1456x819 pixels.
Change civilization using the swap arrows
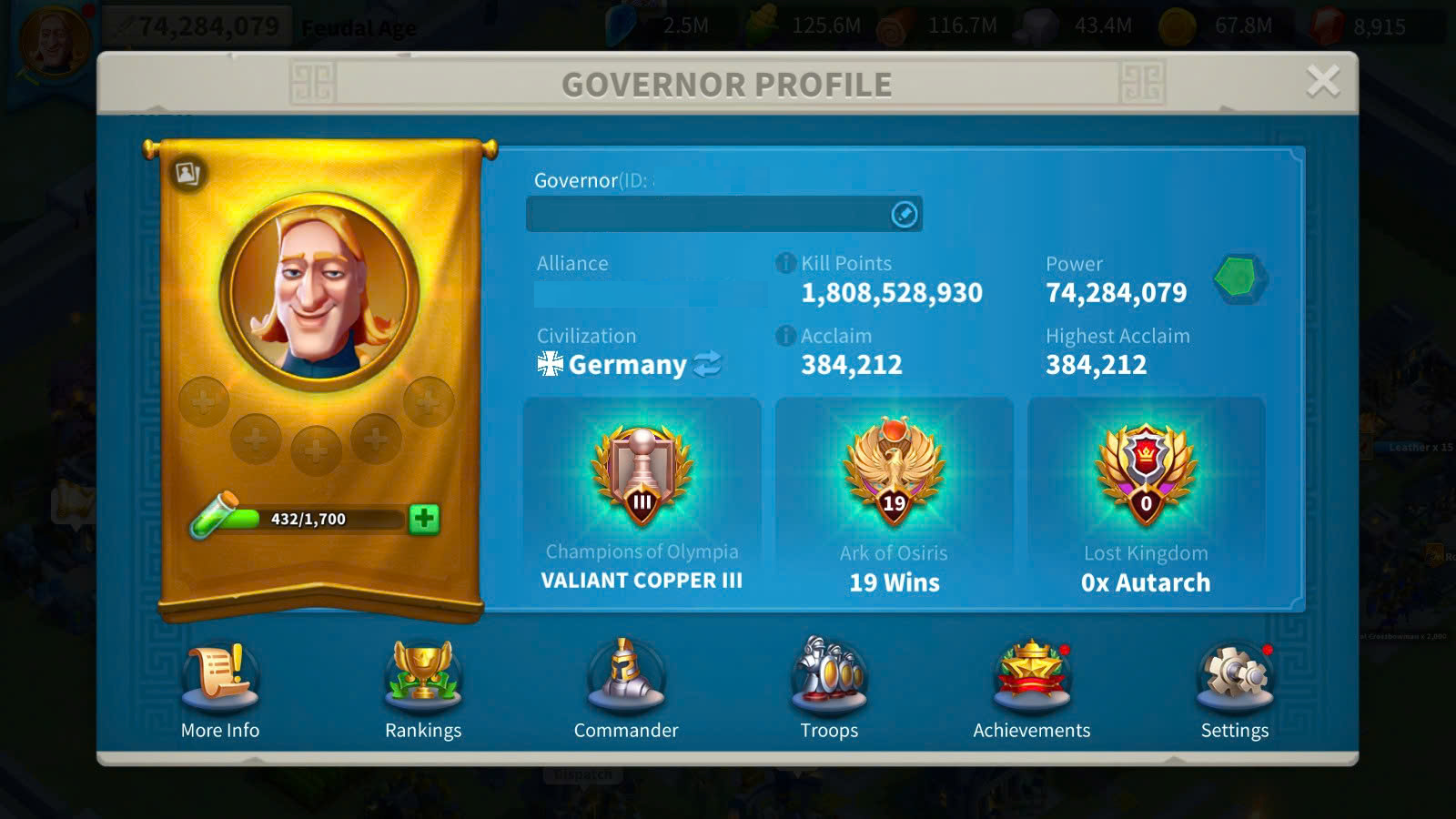click(x=707, y=364)
